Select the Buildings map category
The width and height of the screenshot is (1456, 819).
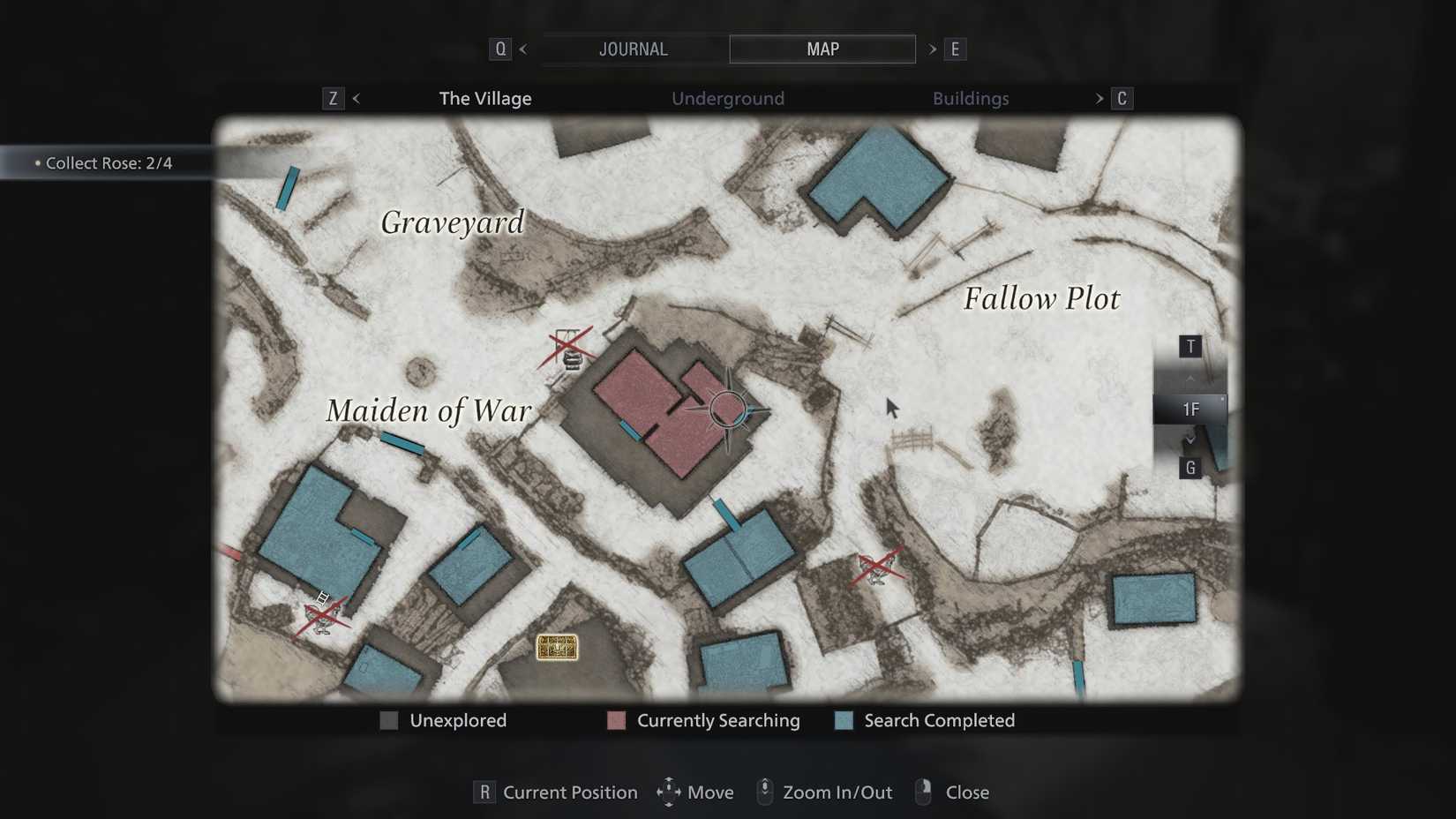(971, 98)
